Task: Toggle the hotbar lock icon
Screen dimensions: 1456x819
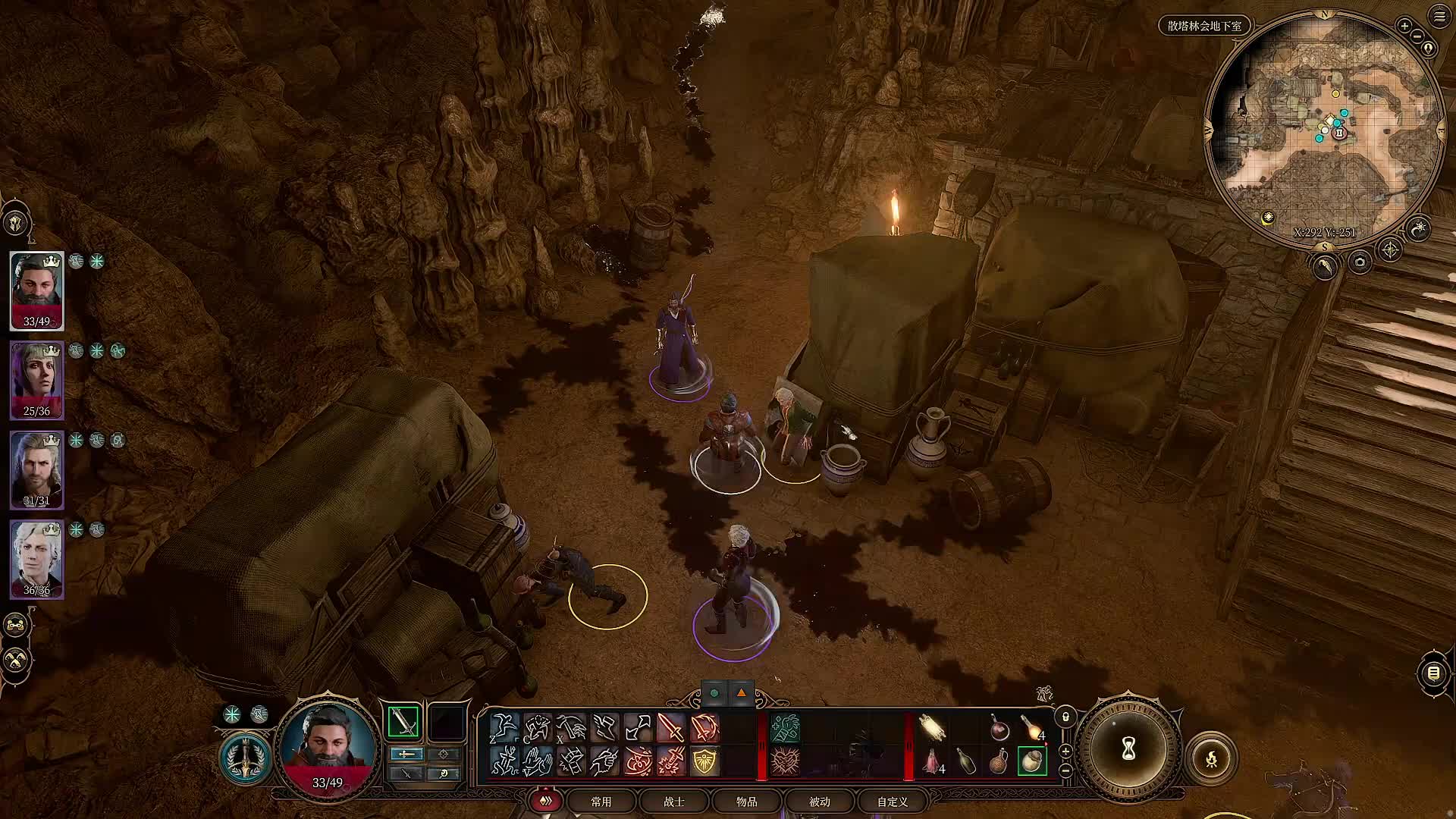Action: click(1065, 717)
